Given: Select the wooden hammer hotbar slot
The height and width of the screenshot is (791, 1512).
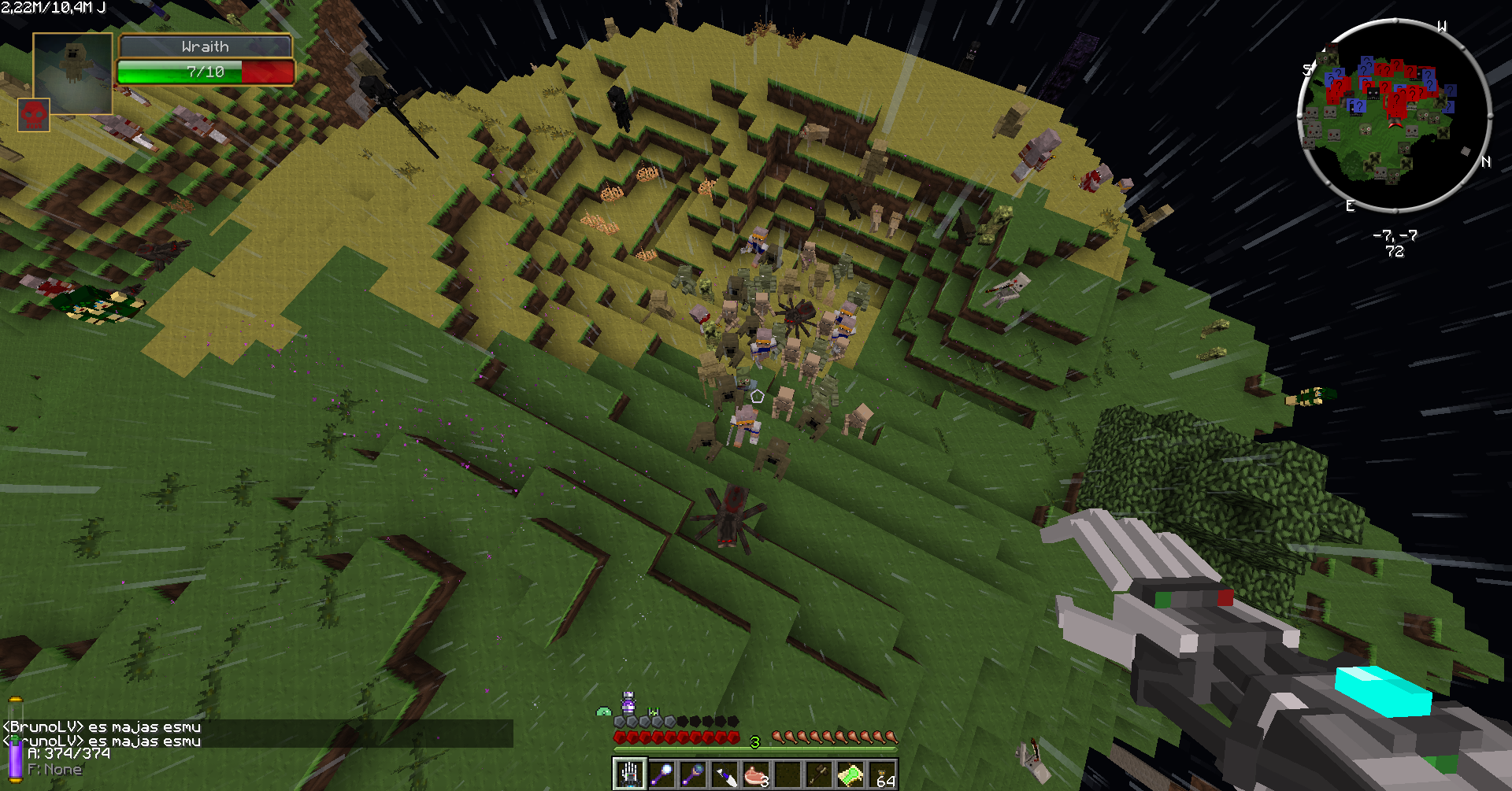Looking at the screenshot, I should [x=819, y=774].
